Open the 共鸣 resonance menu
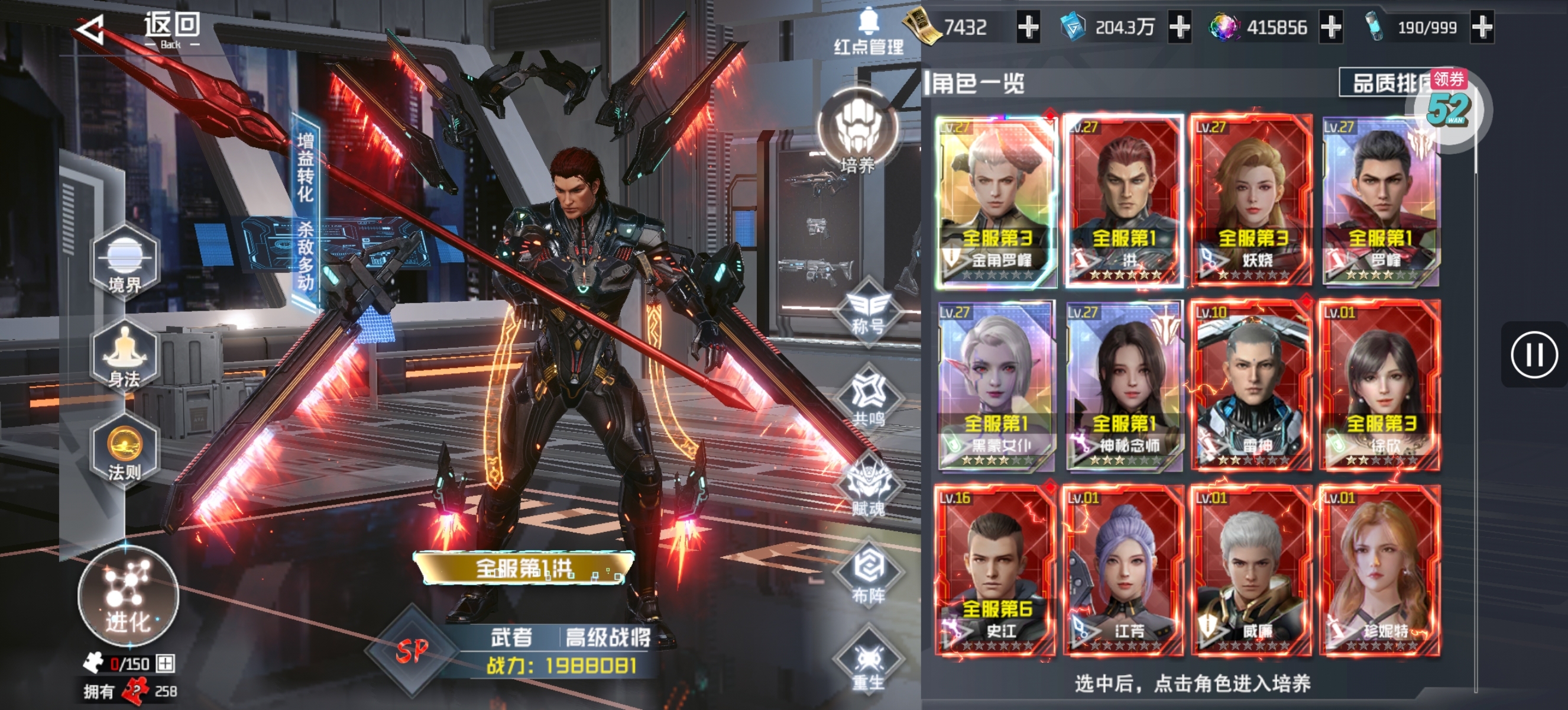The image size is (1568, 710). [869, 399]
